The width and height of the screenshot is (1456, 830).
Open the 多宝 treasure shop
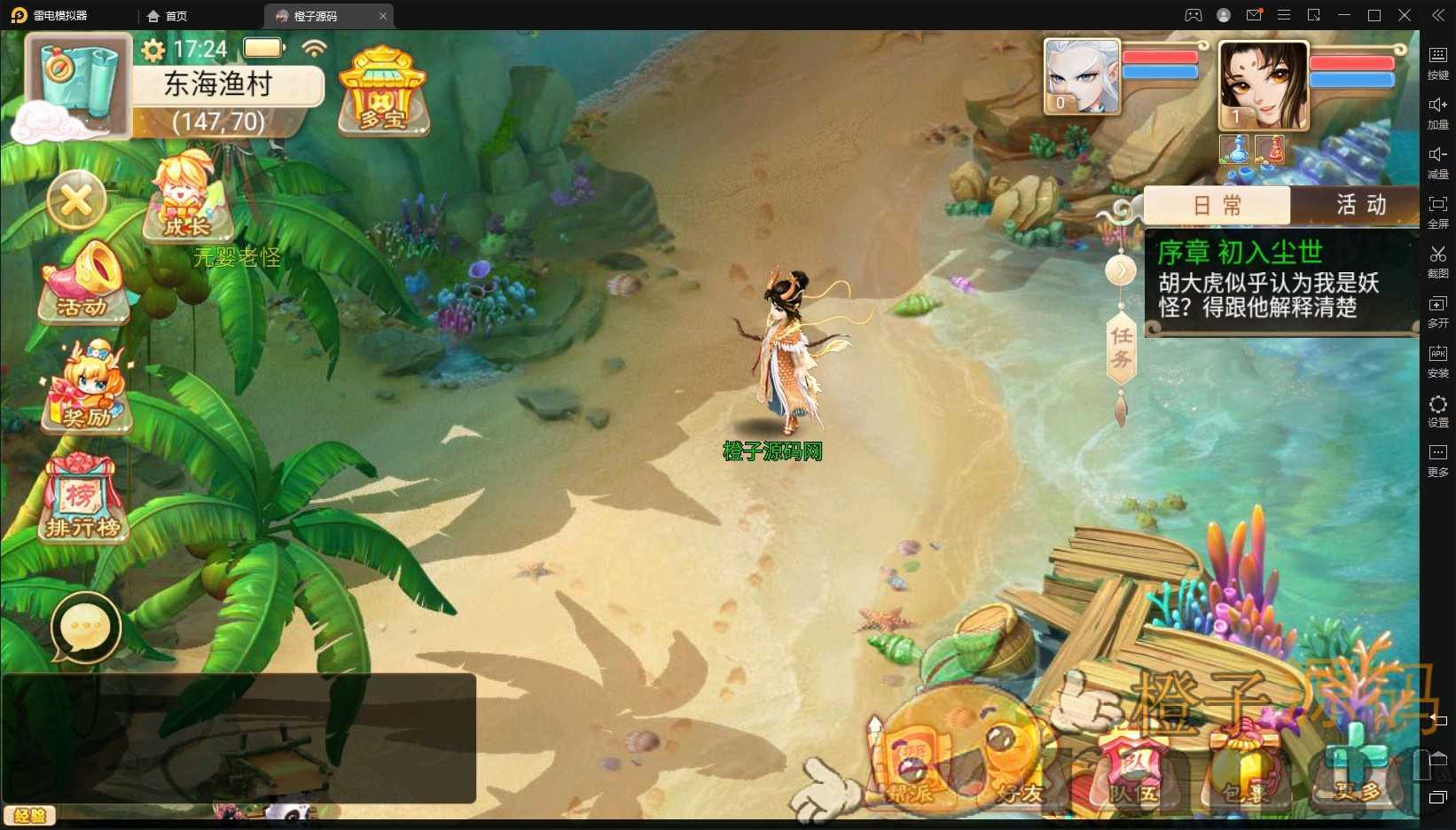(x=383, y=91)
